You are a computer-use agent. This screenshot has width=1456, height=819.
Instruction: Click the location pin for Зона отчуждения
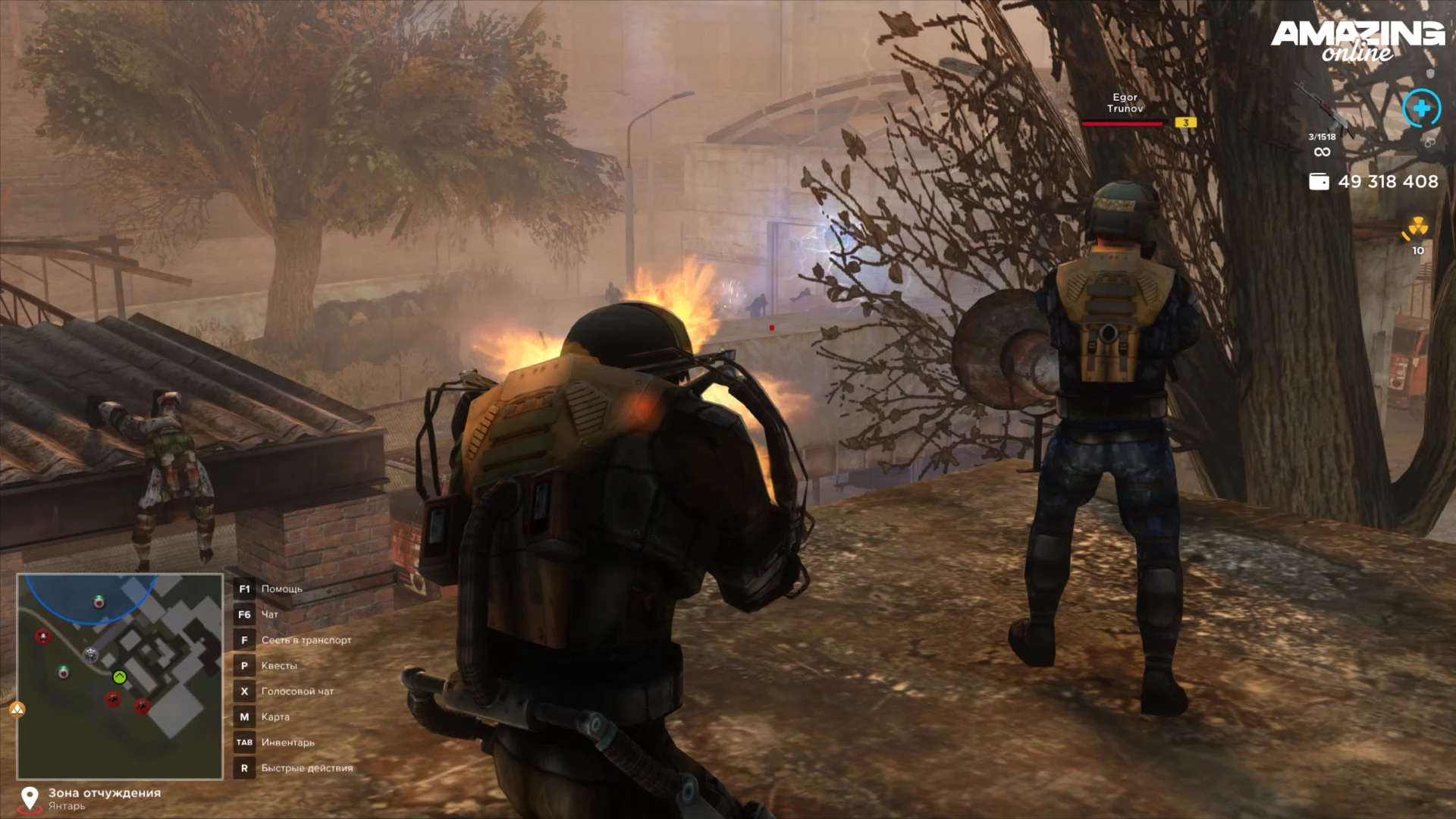[x=30, y=798]
